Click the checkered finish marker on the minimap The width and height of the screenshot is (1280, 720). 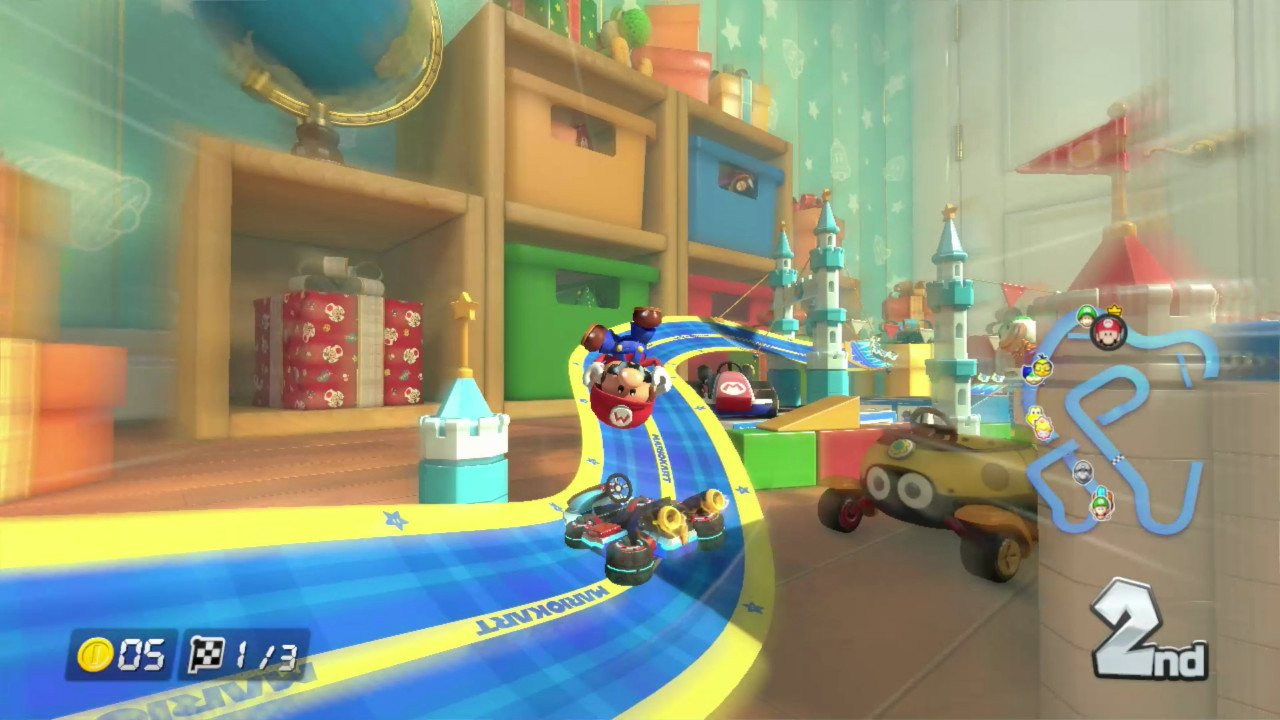[x=1117, y=458]
